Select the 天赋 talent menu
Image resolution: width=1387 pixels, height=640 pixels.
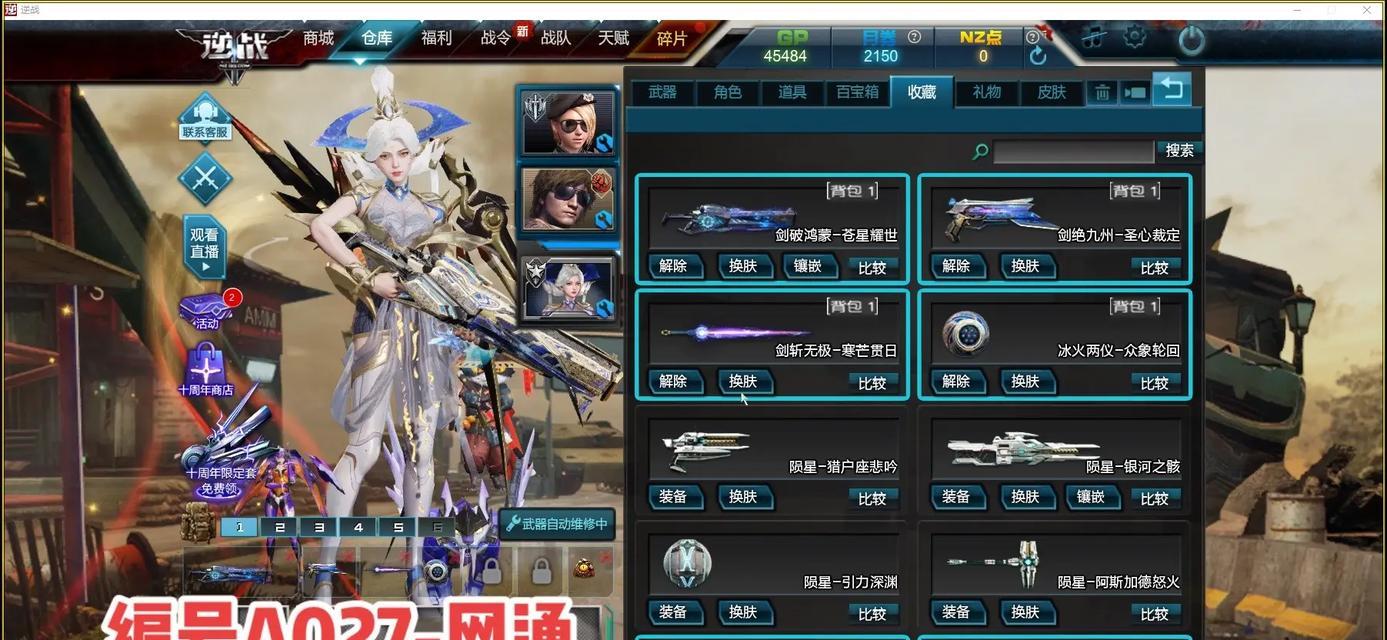(x=613, y=38)
